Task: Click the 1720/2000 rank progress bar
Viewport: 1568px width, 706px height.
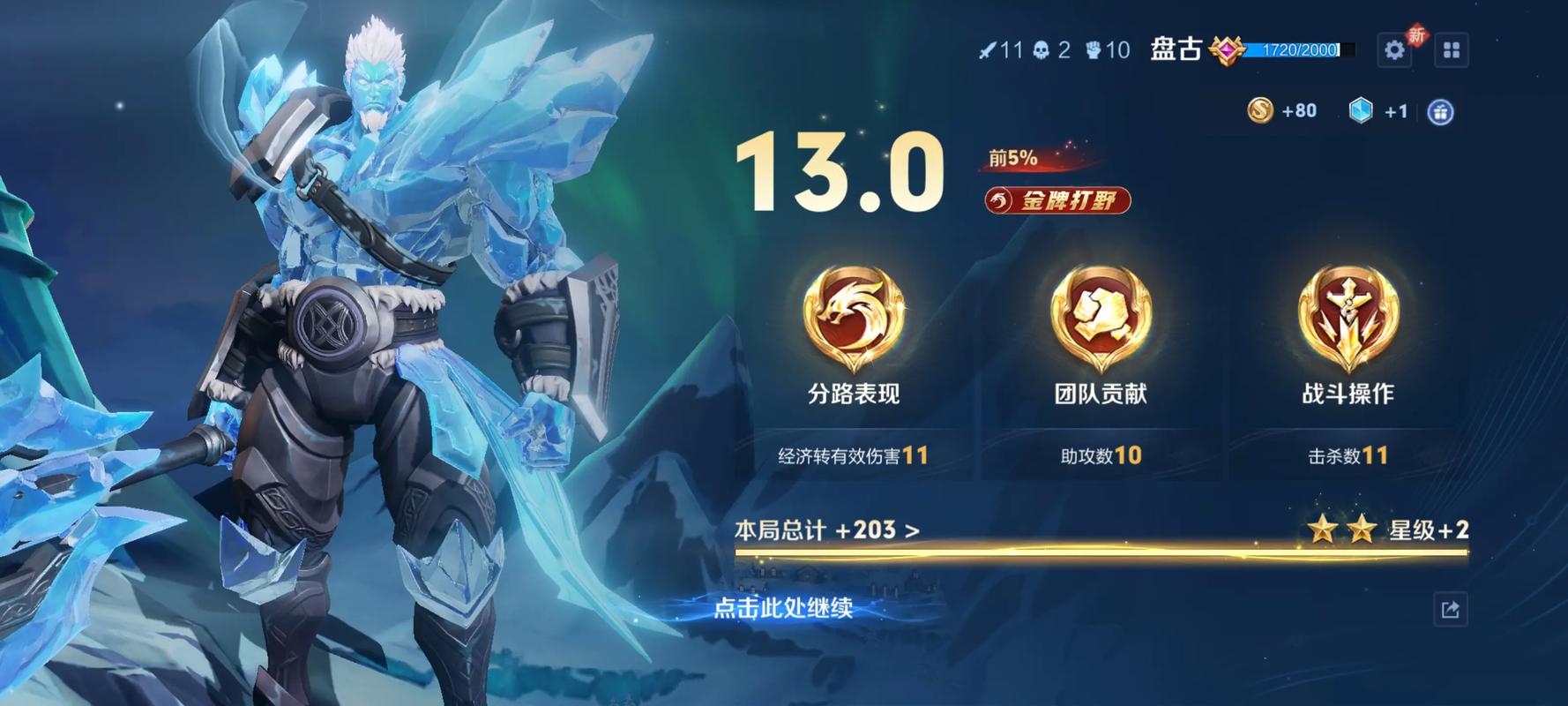Action: [1292, 51]
